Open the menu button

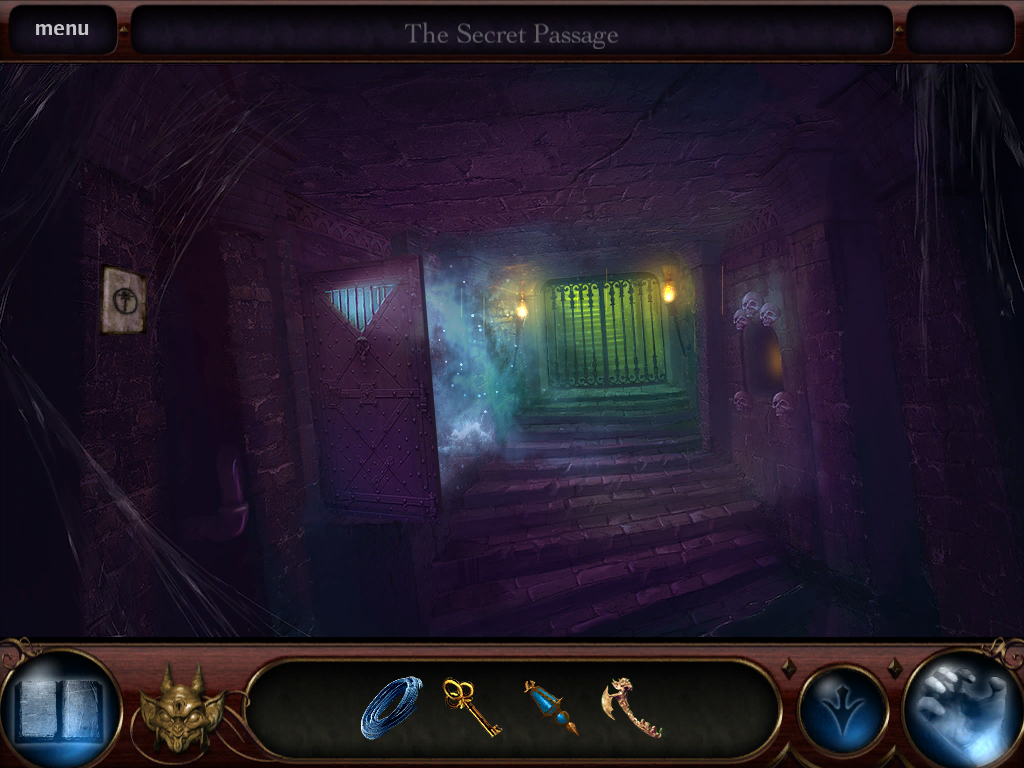click(62, 29)
